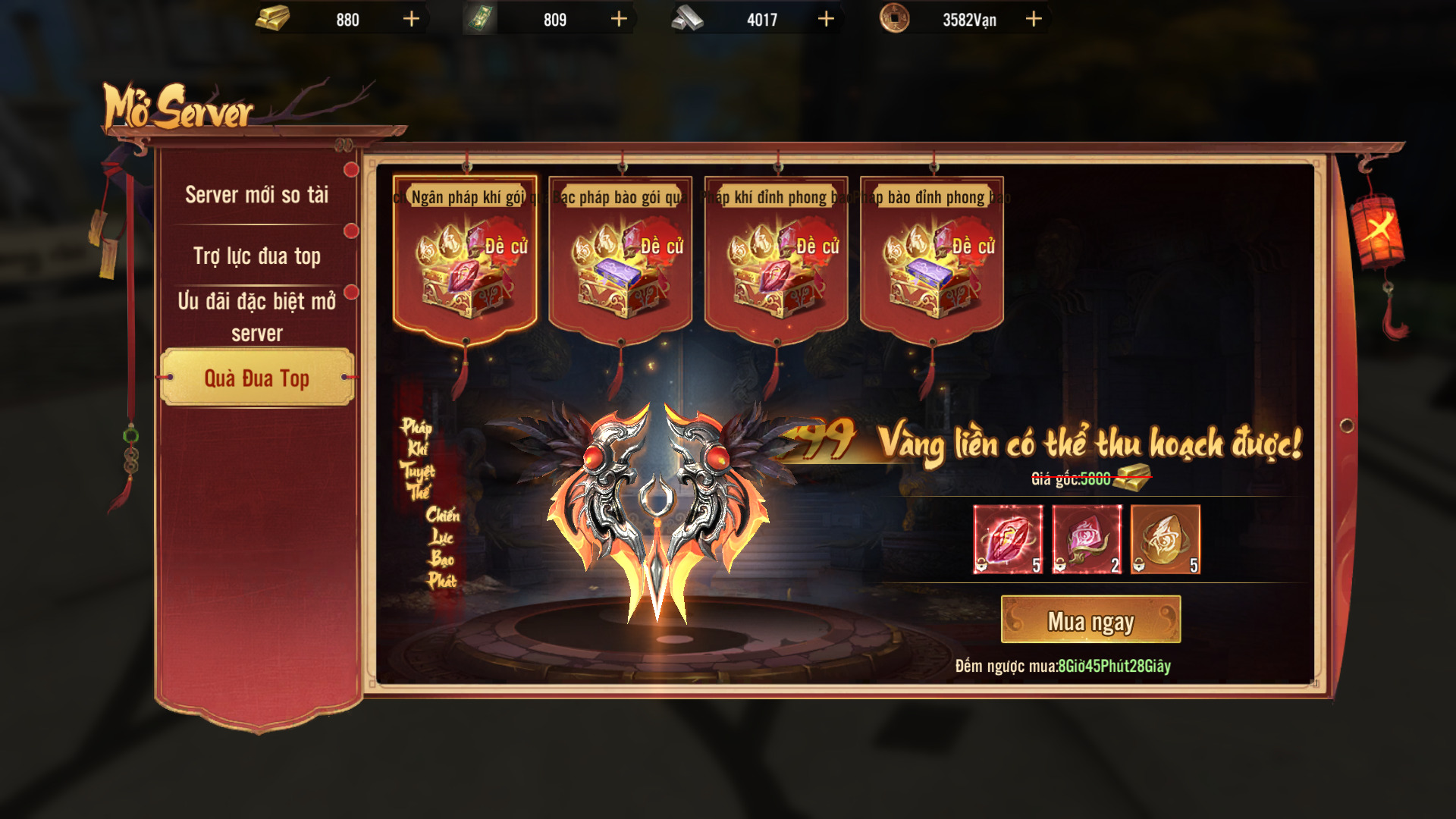
Task: Choose the Pháp khí đỉnh phong banner
Action: (x=776, y=258)
